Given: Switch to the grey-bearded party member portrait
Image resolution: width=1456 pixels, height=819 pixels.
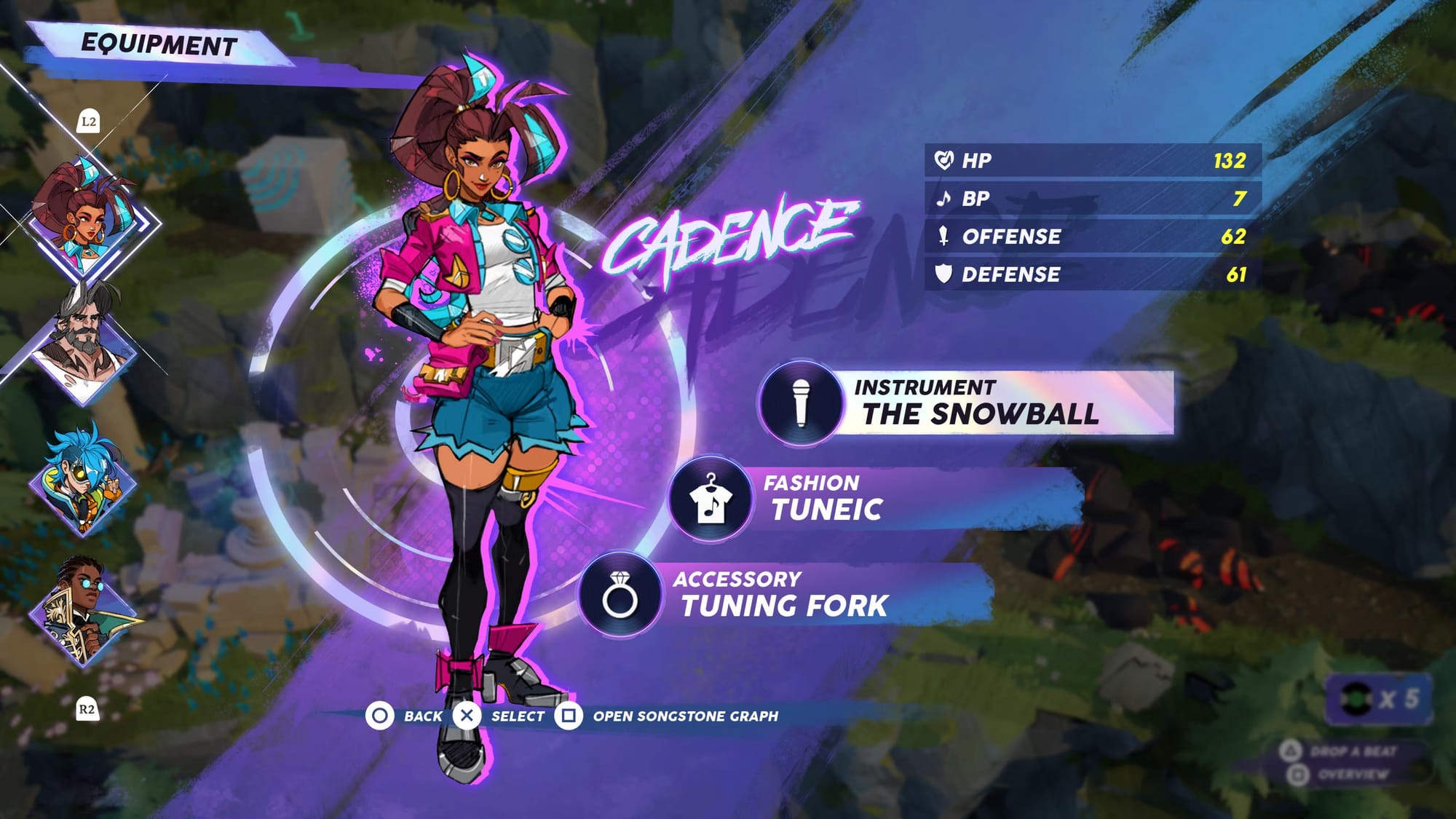Looking at the screenshot, I should (84, 342).
